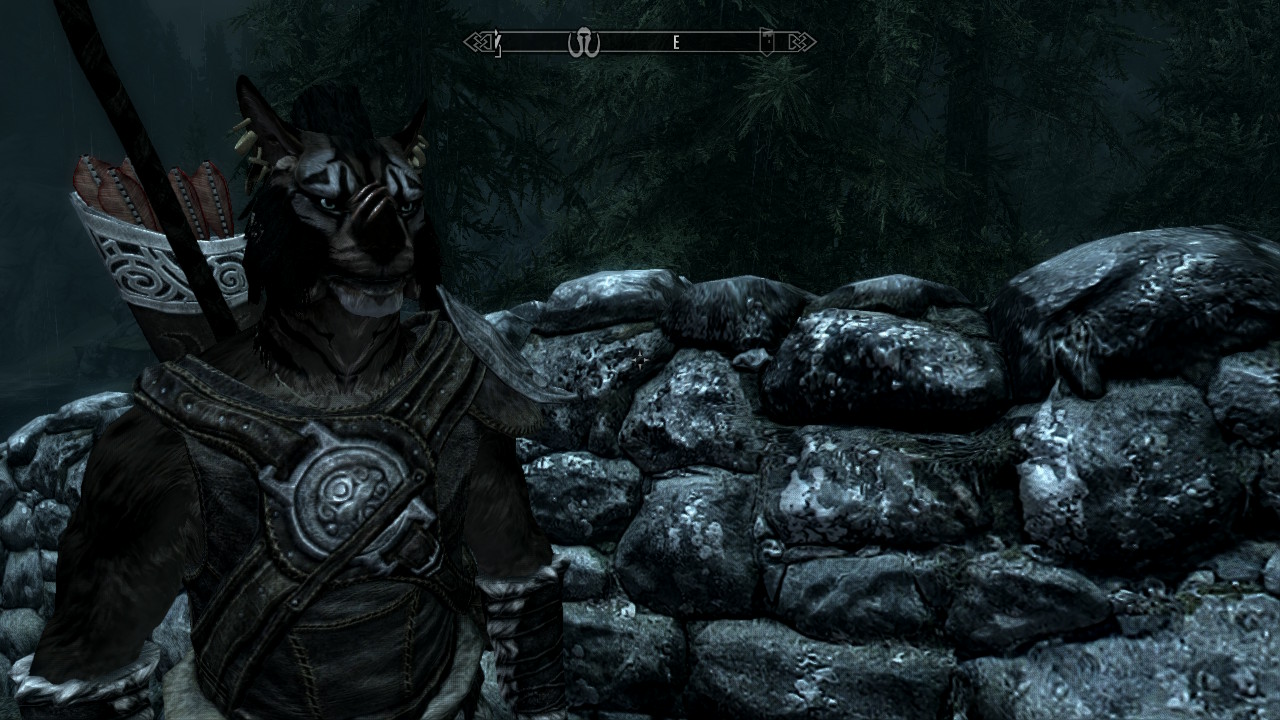This screenshot has width=1280, height=720.
Task: Select the faded tower marker on the compass
Action: pos(766,42)
